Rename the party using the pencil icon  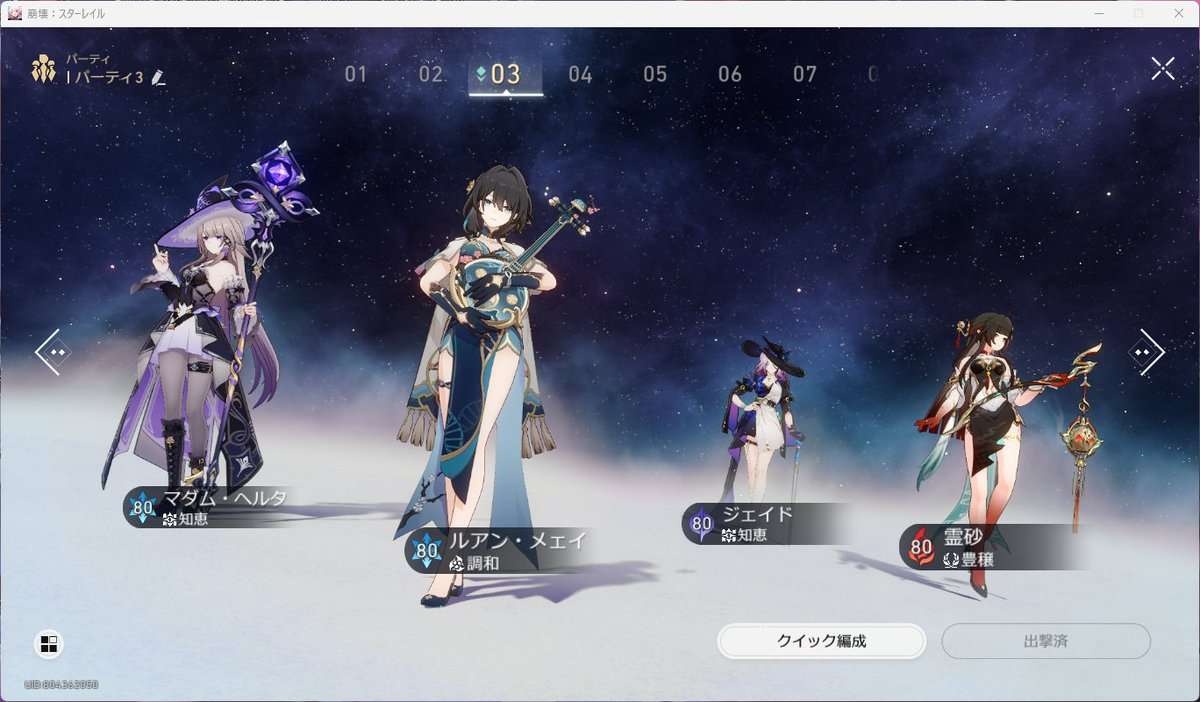point(158,78)
